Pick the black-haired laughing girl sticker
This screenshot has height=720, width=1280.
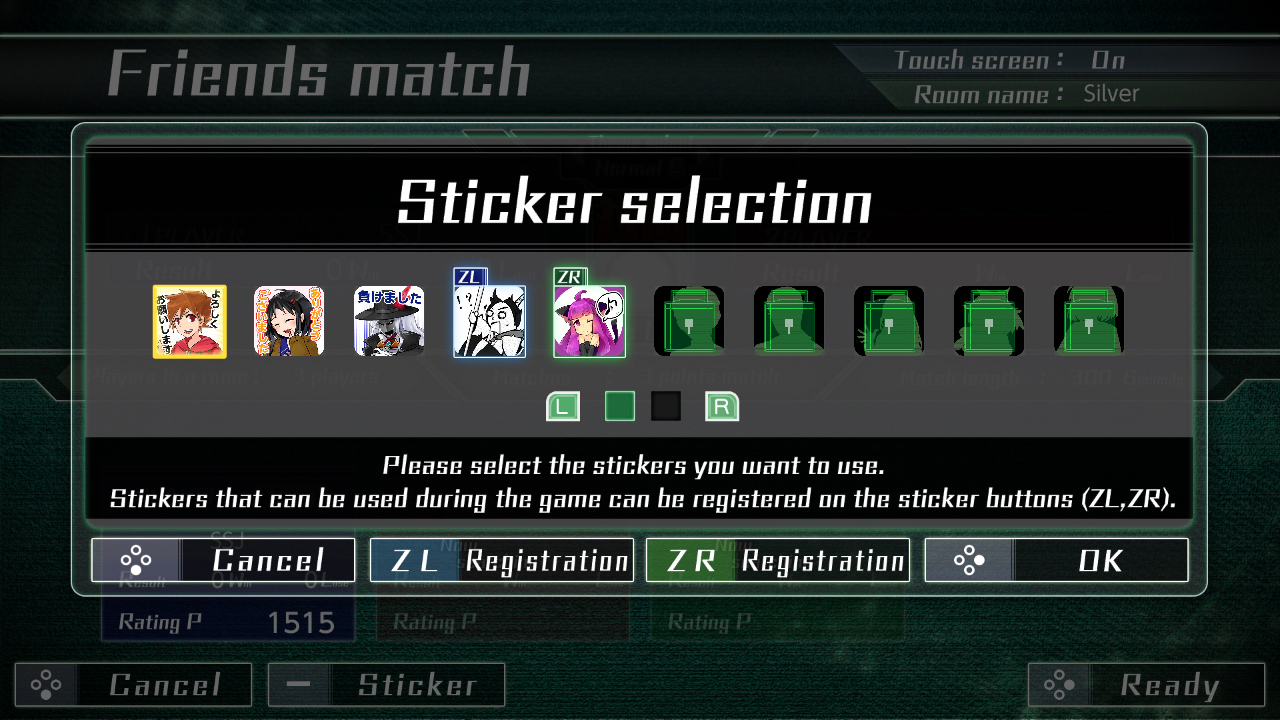[289, 321]
